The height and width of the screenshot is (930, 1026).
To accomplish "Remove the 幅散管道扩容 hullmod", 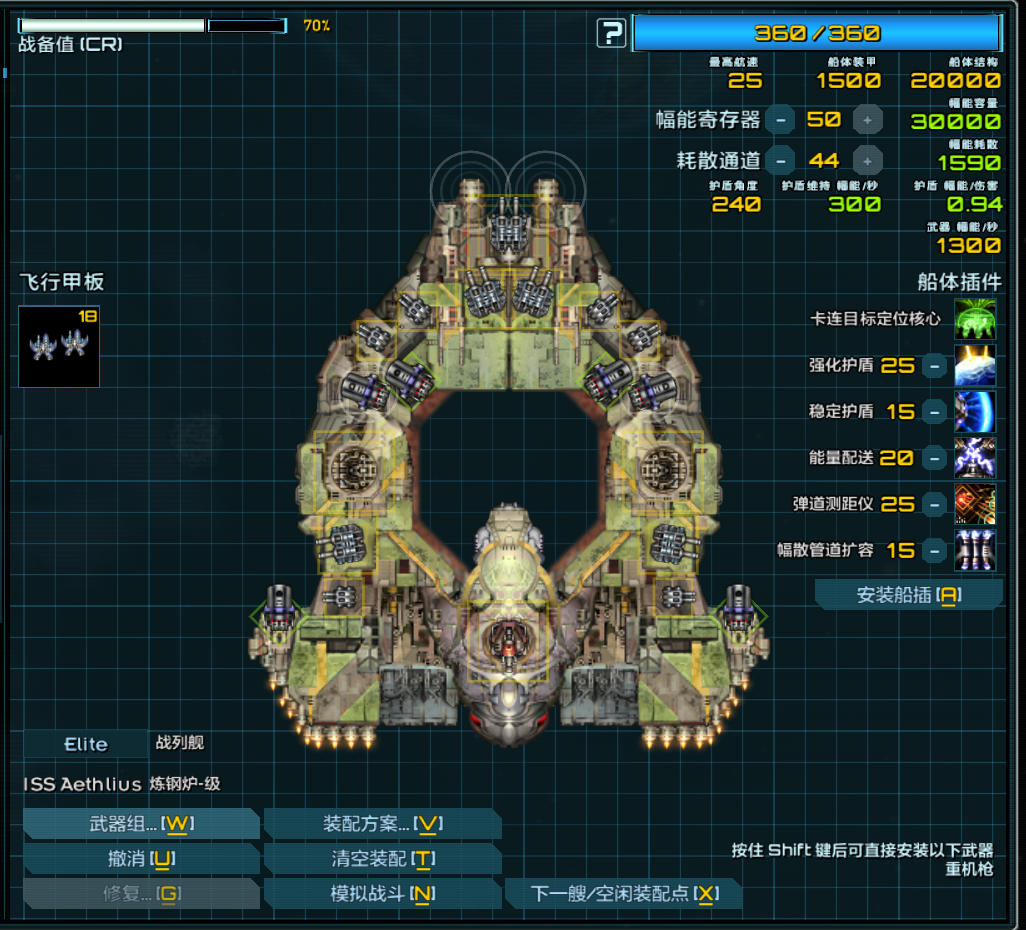I will pos(933,550).
